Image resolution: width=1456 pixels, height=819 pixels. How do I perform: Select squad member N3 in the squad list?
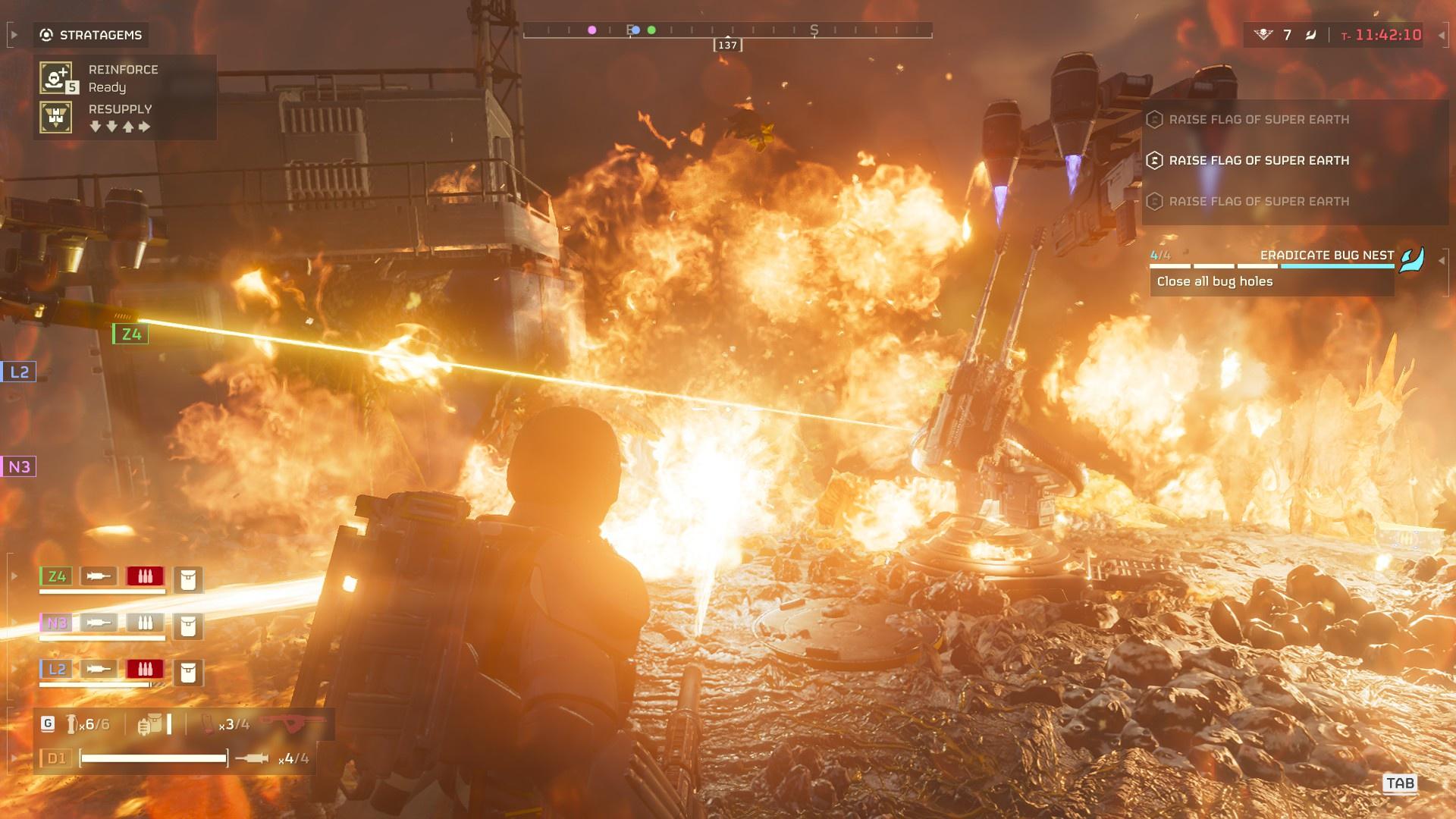tap(57, 623)
